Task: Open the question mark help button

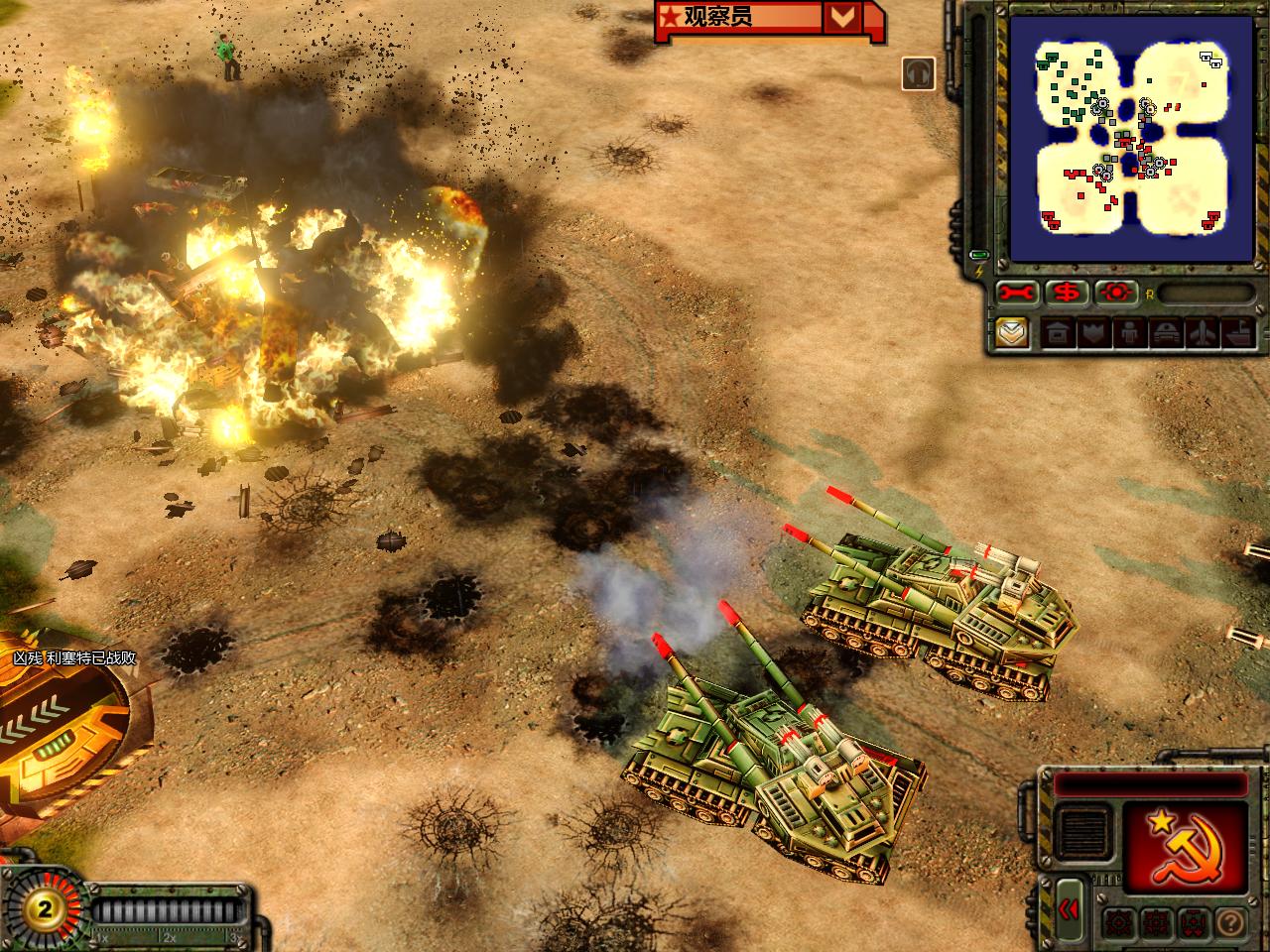Action: coord(1230,921)
